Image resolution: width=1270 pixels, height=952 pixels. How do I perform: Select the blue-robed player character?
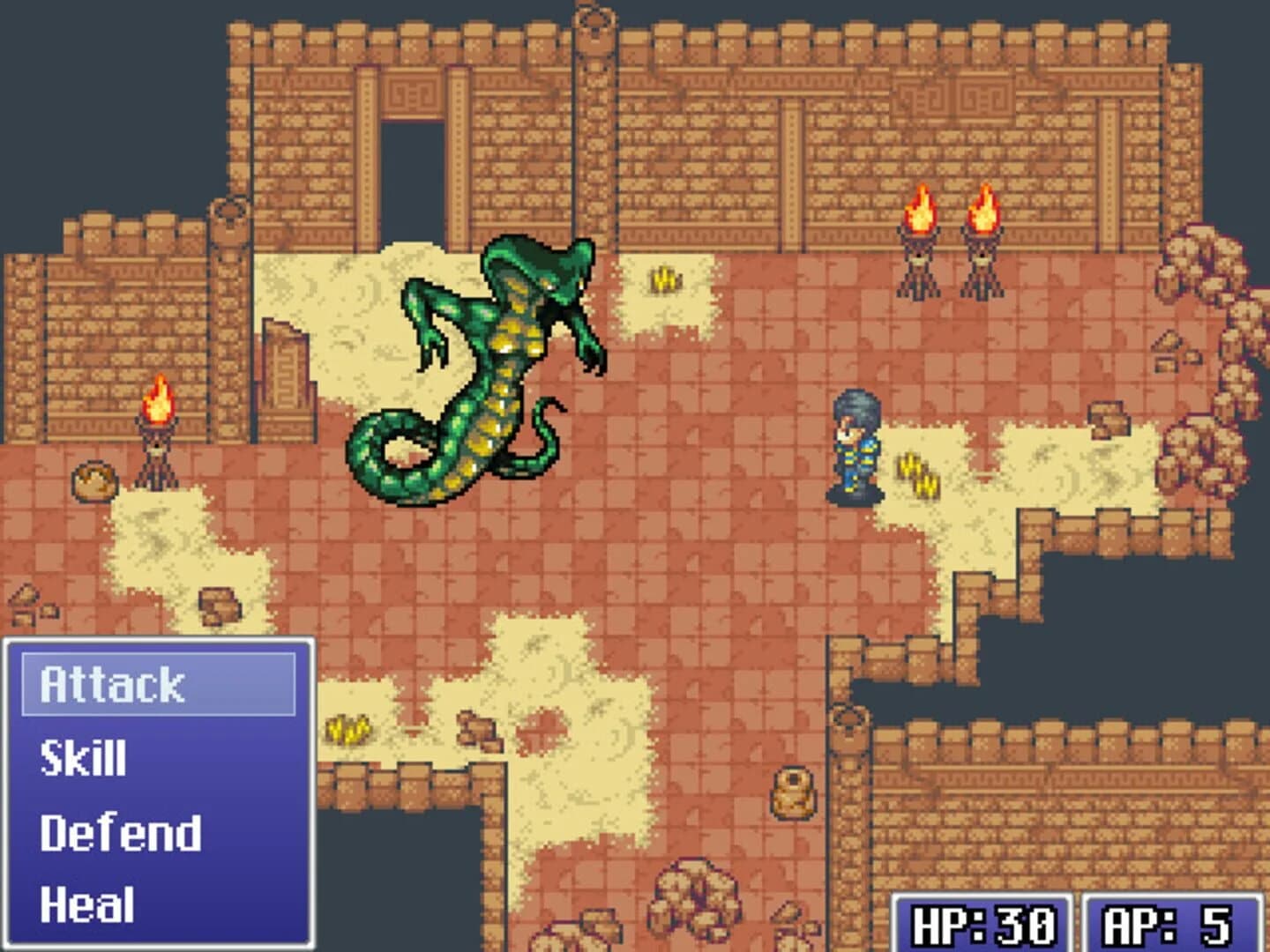tap(857, 445)
